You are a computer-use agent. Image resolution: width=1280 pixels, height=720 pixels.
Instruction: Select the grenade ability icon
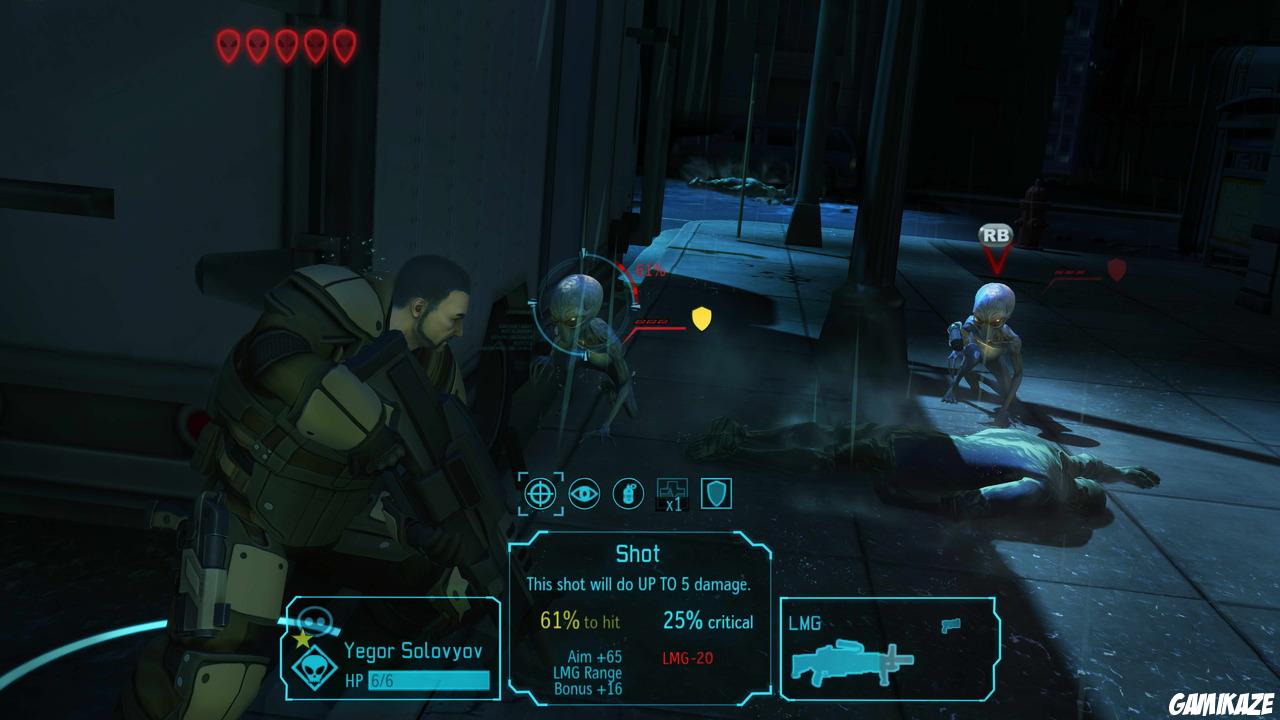[x=628, y=492]
